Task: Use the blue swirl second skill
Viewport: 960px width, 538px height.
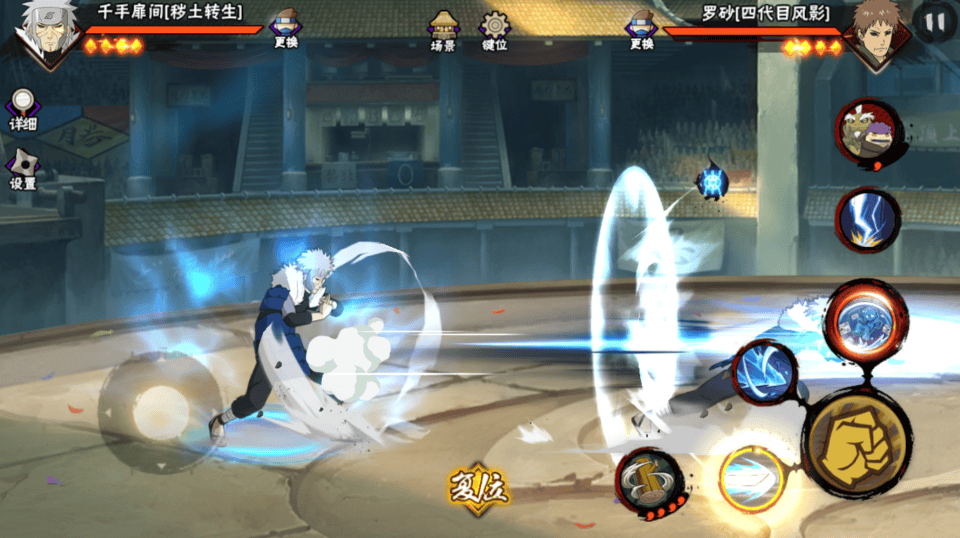Action: coord(765,372)
